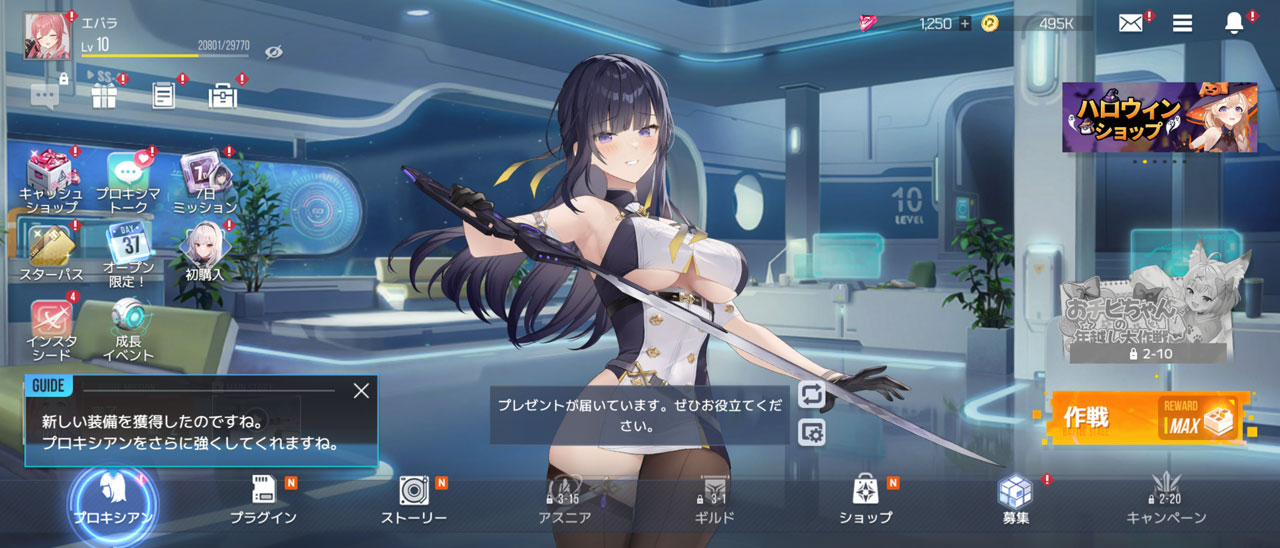Select the プロキシアン tab
This screenshot has height=548, width=1280.
click(113, 499)
